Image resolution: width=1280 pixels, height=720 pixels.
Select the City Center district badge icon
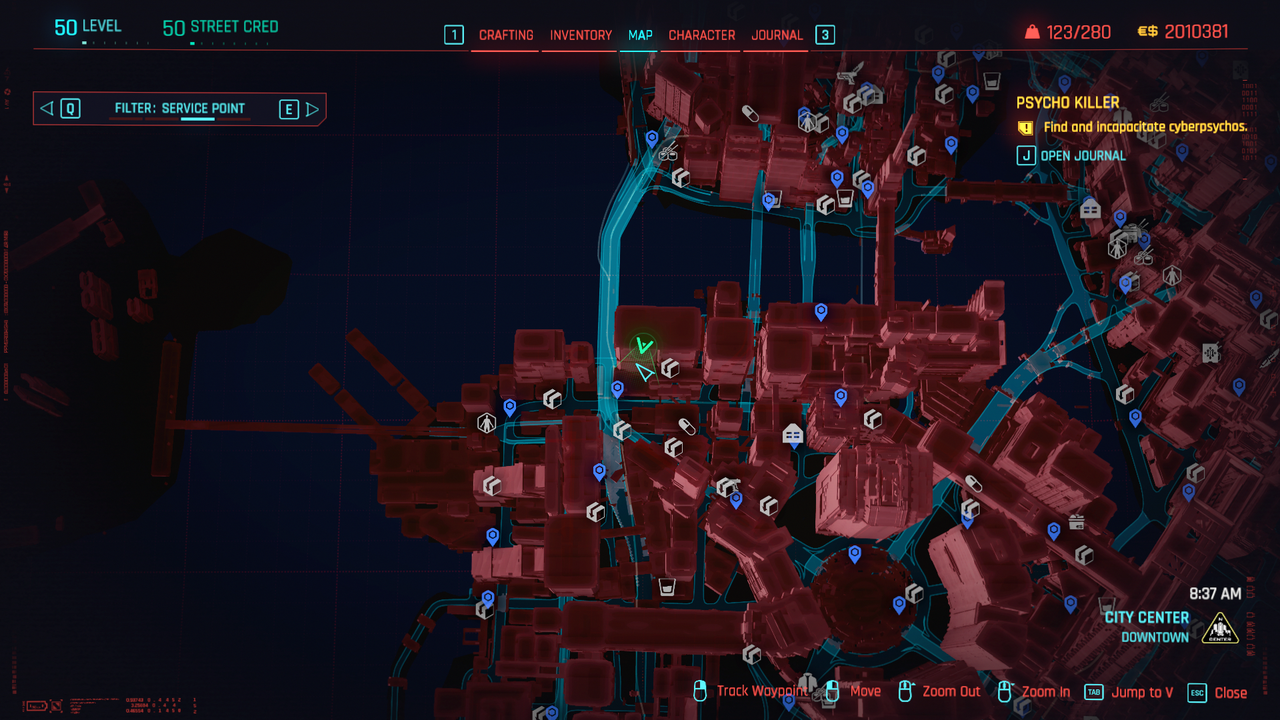click(1220, 628)
